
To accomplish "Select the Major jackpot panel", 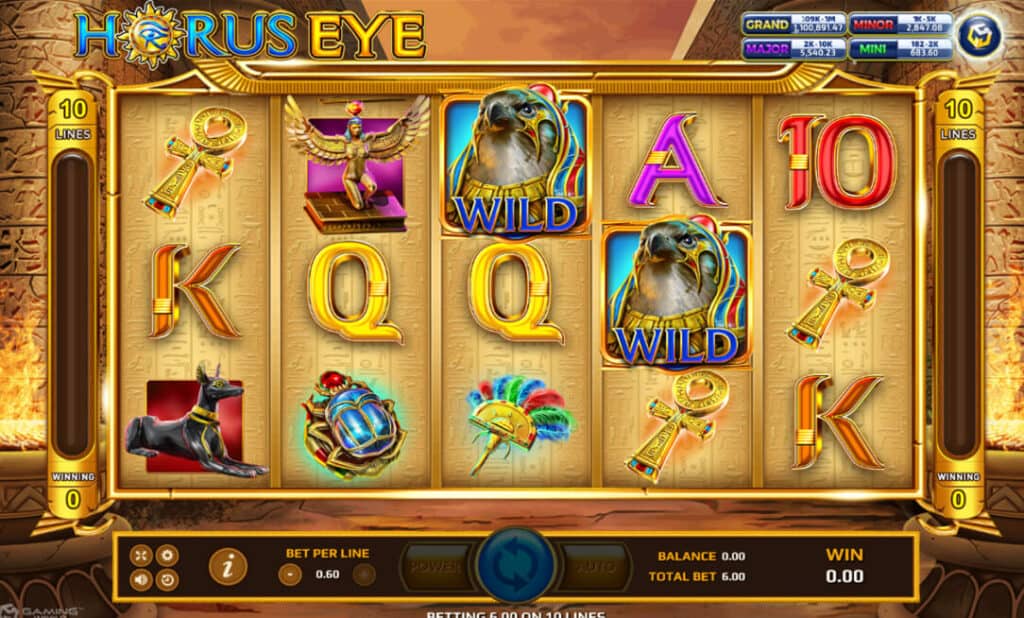I will 793,48.
